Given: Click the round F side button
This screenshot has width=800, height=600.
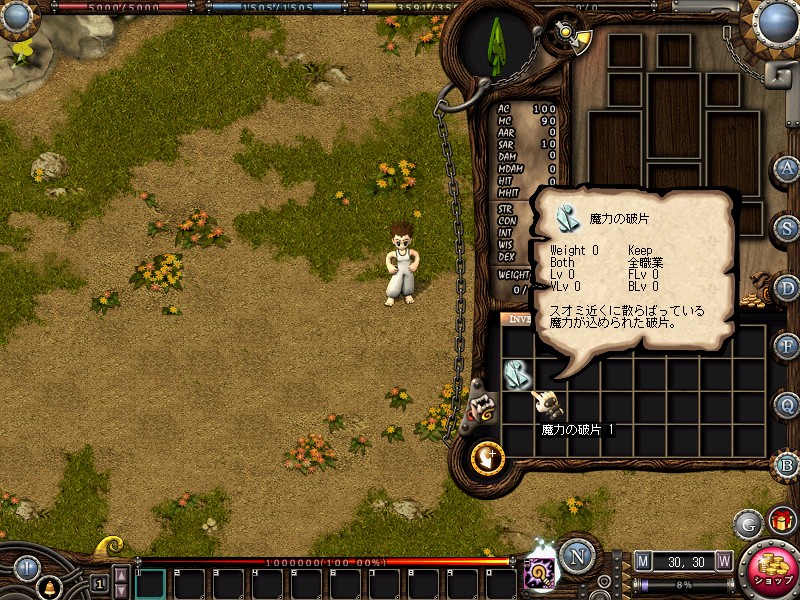Looking at the screenshot, I should (787, 347).
